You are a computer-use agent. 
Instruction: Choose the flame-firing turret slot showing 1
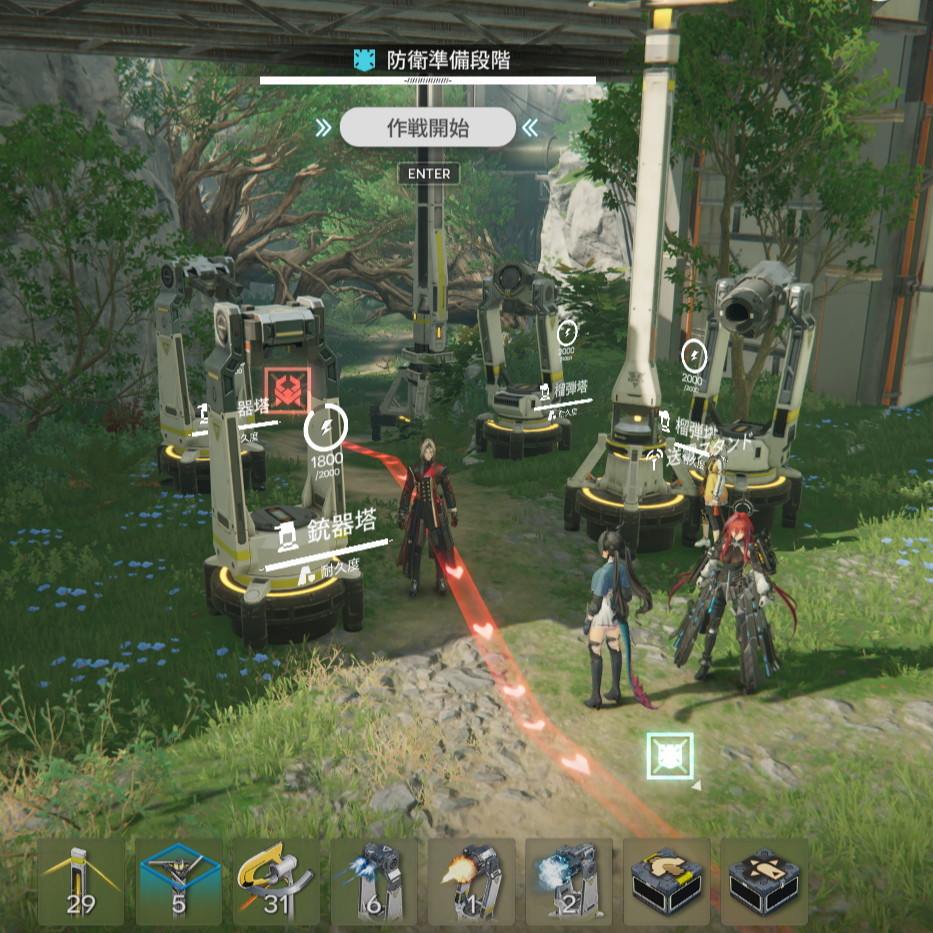(471, 881)
